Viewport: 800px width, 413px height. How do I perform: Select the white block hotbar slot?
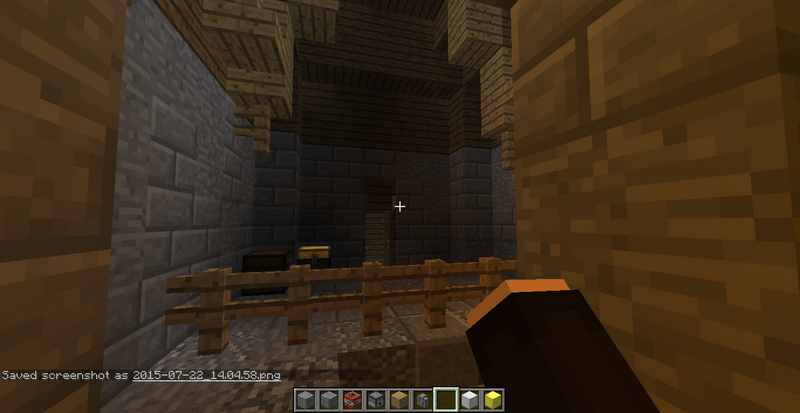pyautogui.click(x=469, y=401)
